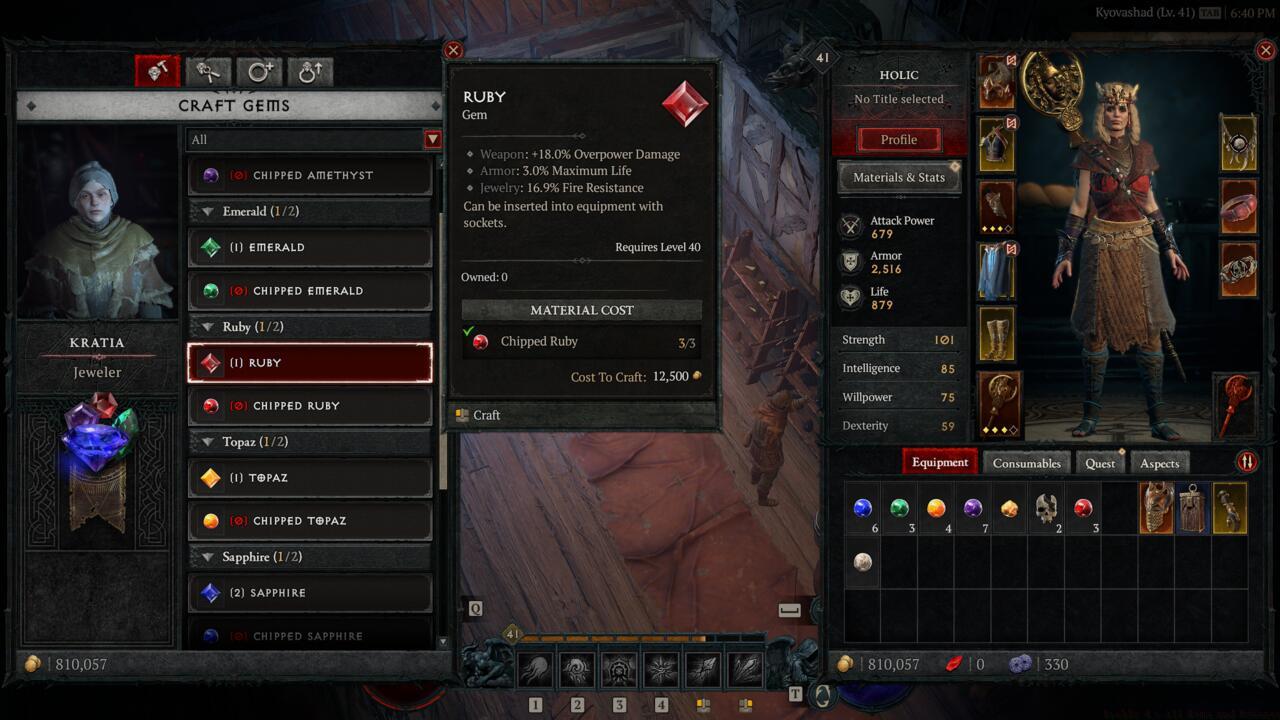1280x720 pixels.
Task: Select the skull item in inventory
Action: coord(1046,508)
